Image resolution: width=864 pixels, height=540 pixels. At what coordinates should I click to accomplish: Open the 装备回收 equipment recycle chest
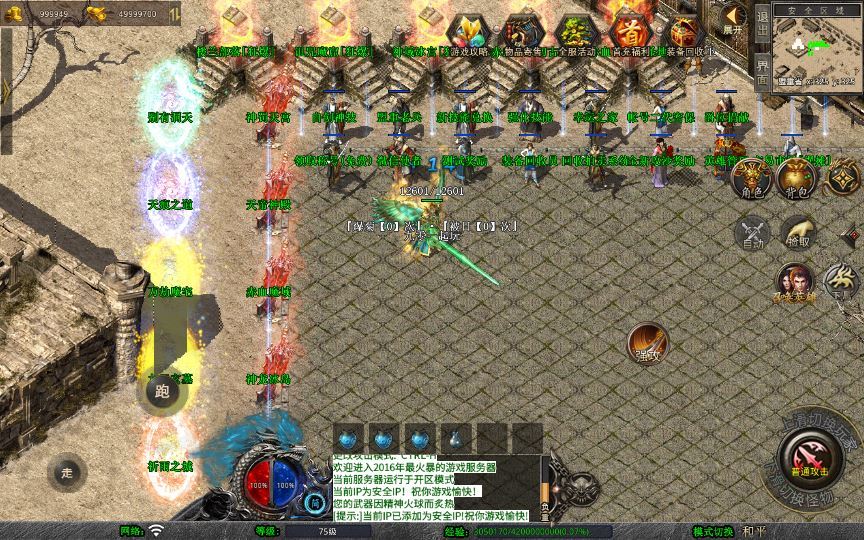tap(683, 33)
